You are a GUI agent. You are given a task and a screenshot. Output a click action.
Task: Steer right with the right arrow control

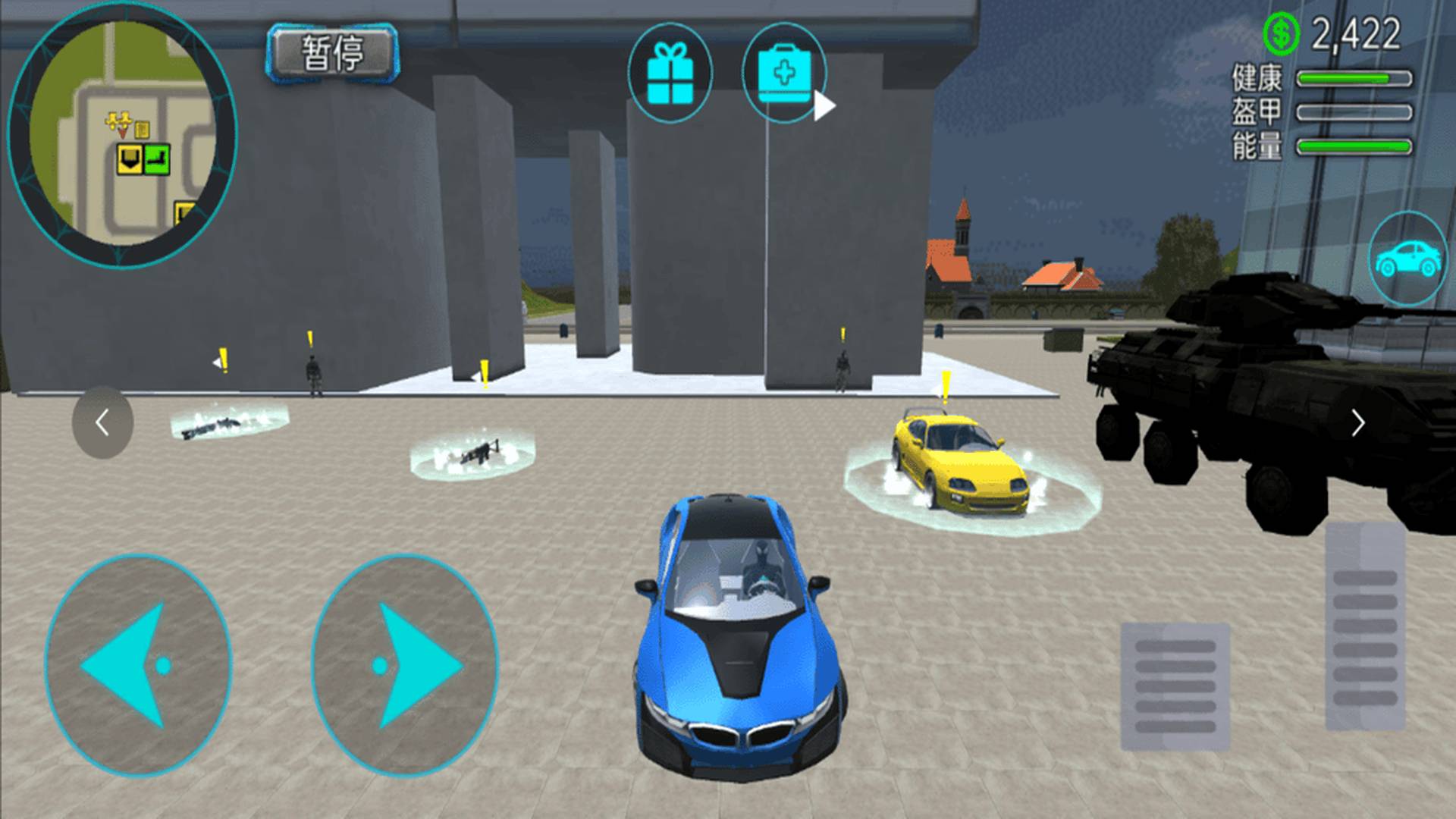[x=405, y=665]
